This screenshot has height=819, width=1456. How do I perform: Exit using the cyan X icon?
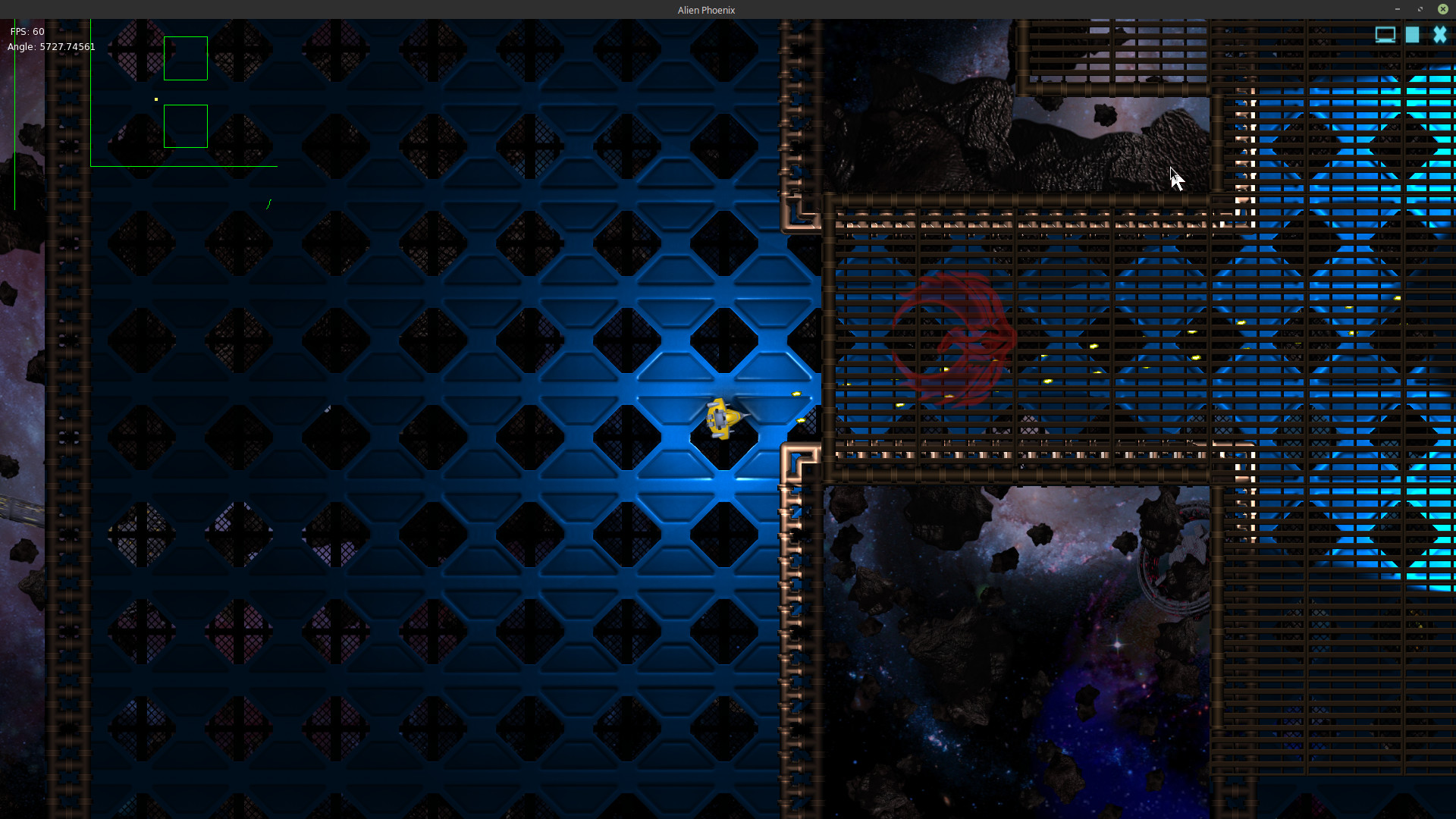coord(1439,35)
